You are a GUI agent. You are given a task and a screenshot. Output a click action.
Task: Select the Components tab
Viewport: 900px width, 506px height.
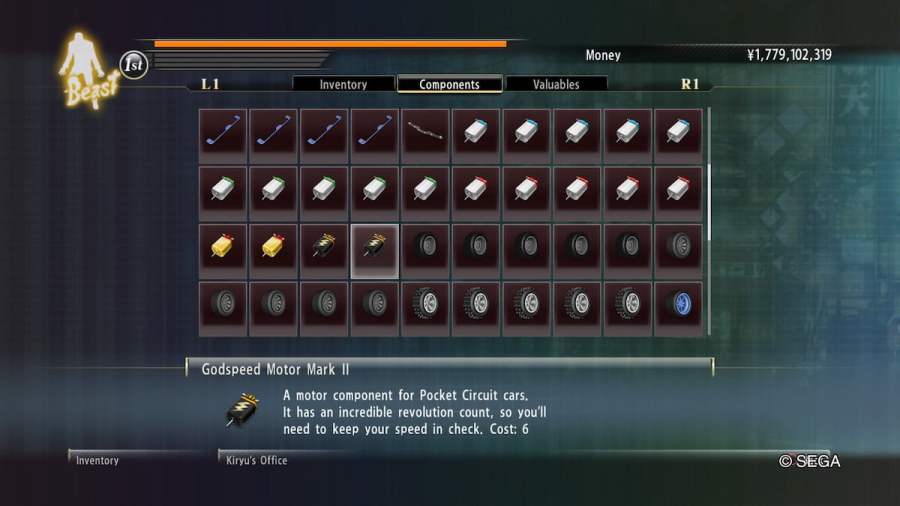pyautogui.click(x=449, y=85)
